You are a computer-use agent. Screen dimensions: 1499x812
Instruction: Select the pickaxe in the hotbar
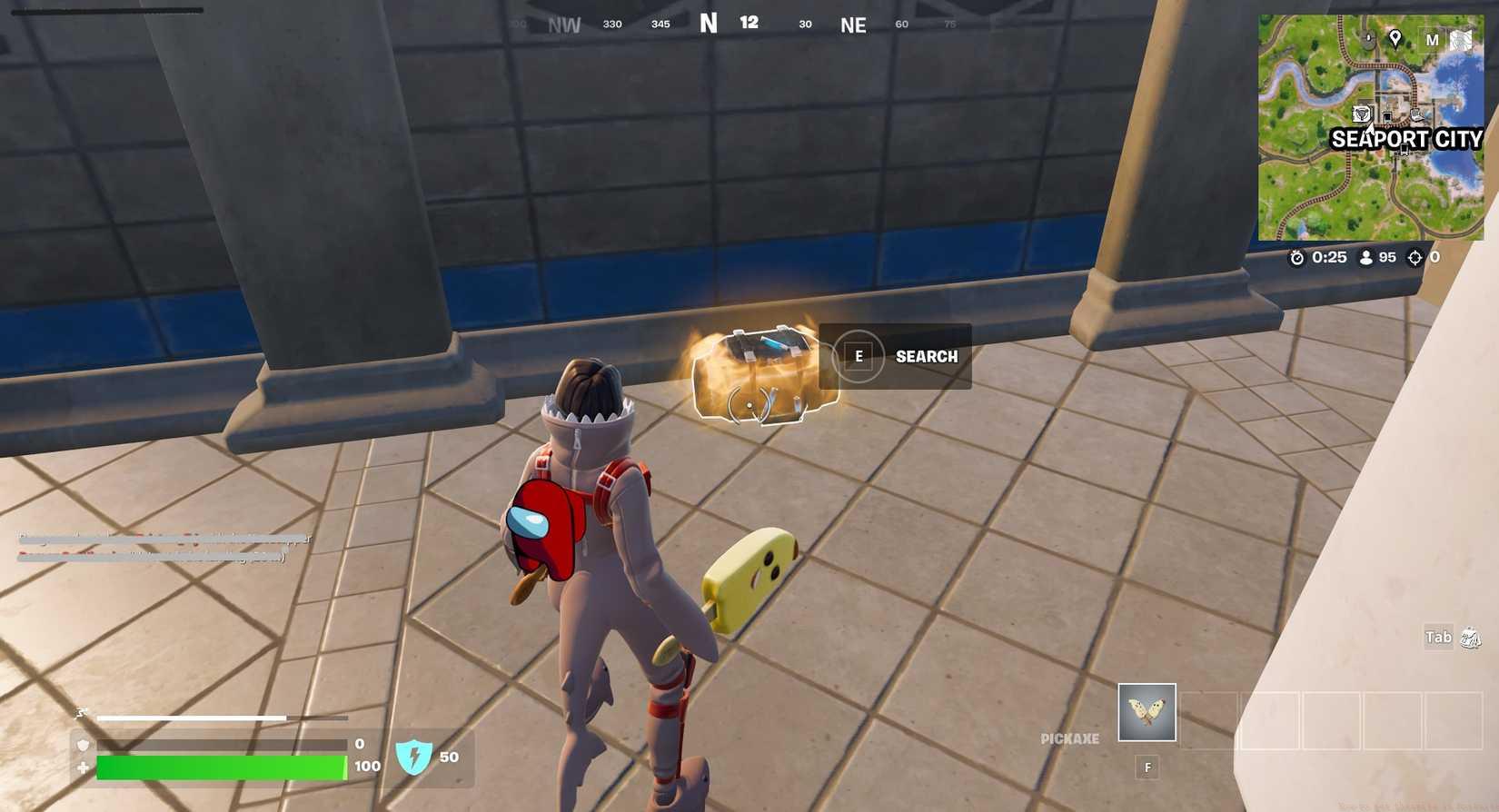coord(1147,712)
